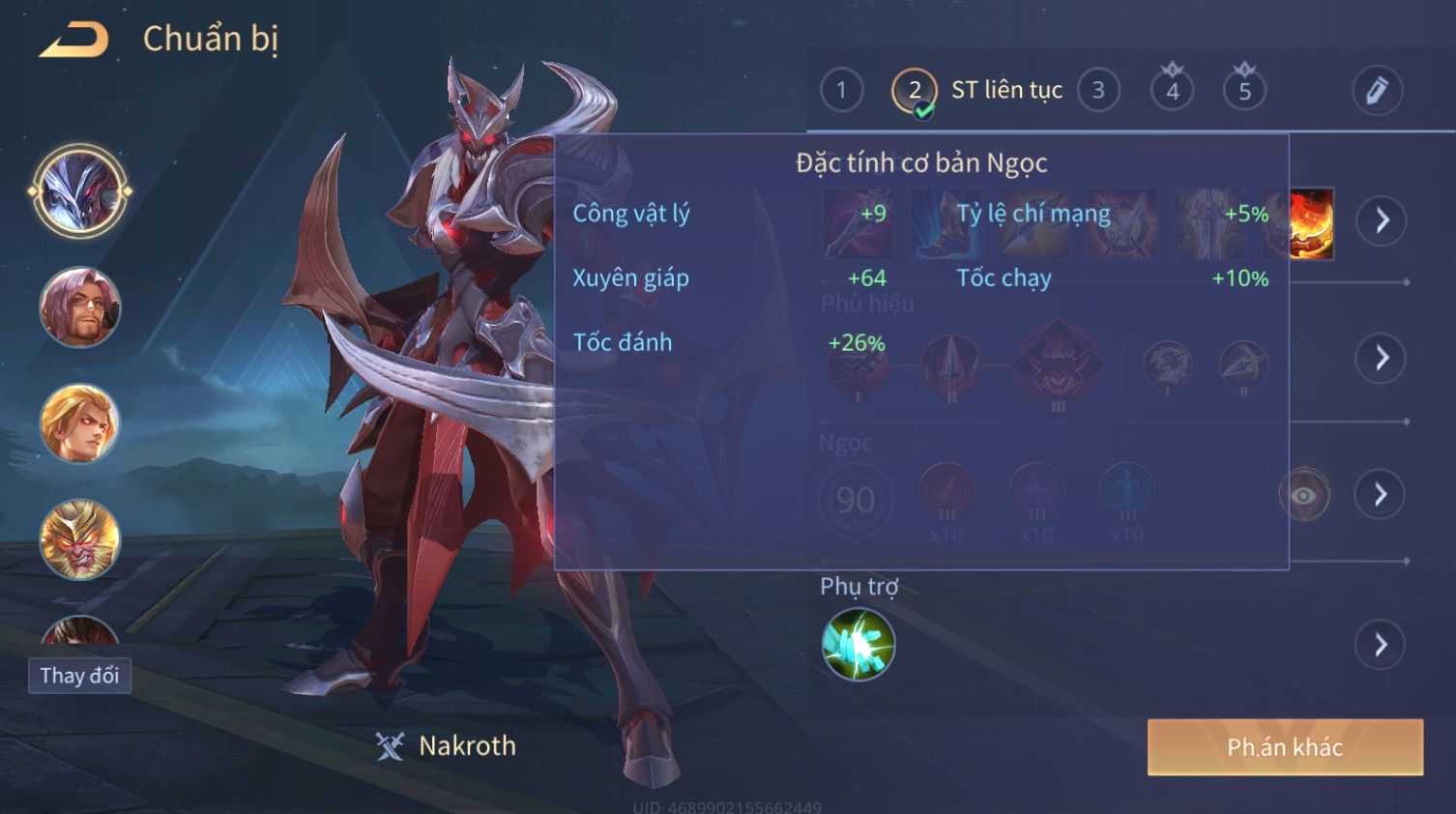Toggle the Ngọc stats eye icon
The height and width of the screenshot is (814, 1456).
coord(1304,495)
